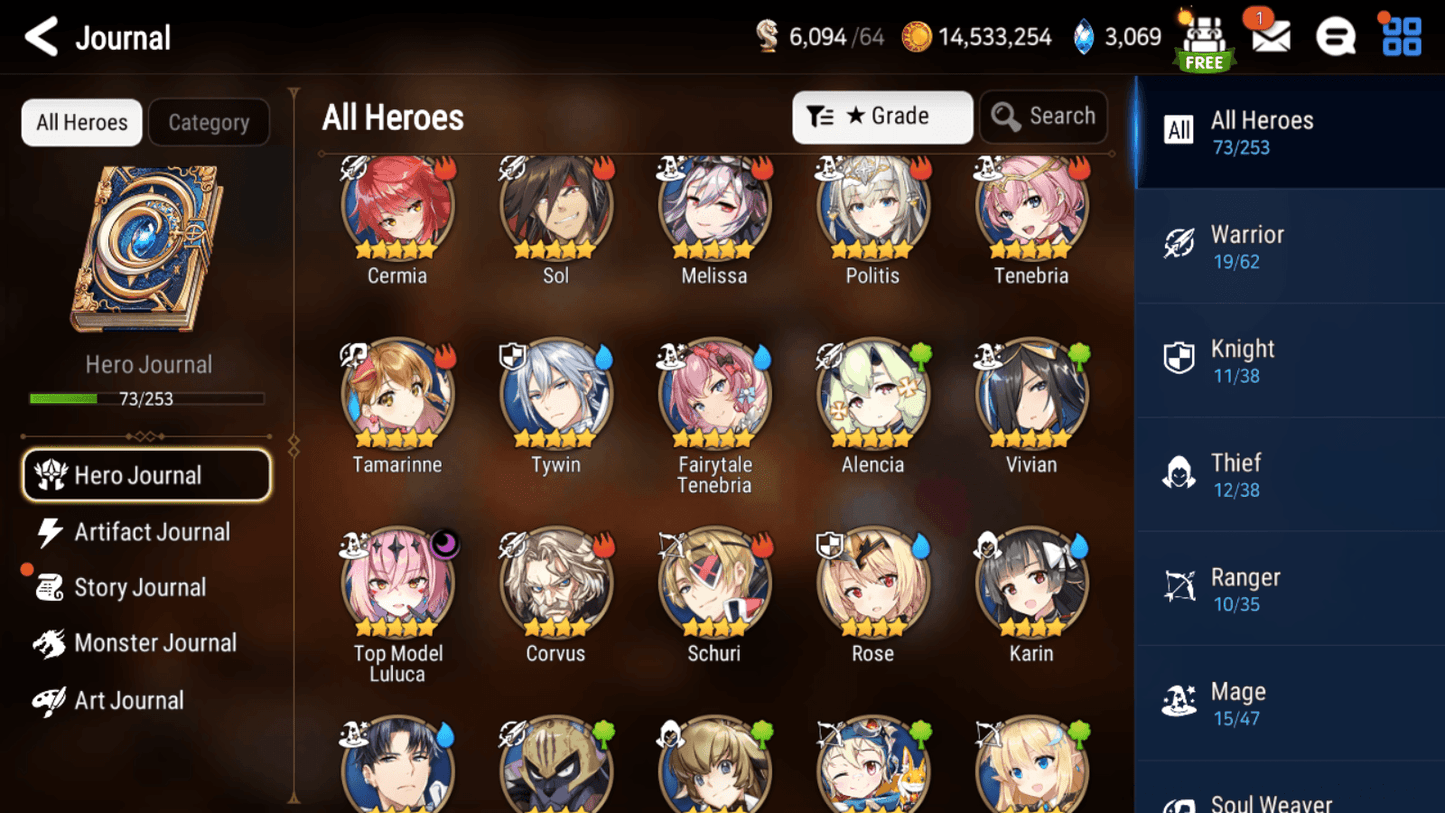Claim the FREE gift package icon

click(1204, 37)
